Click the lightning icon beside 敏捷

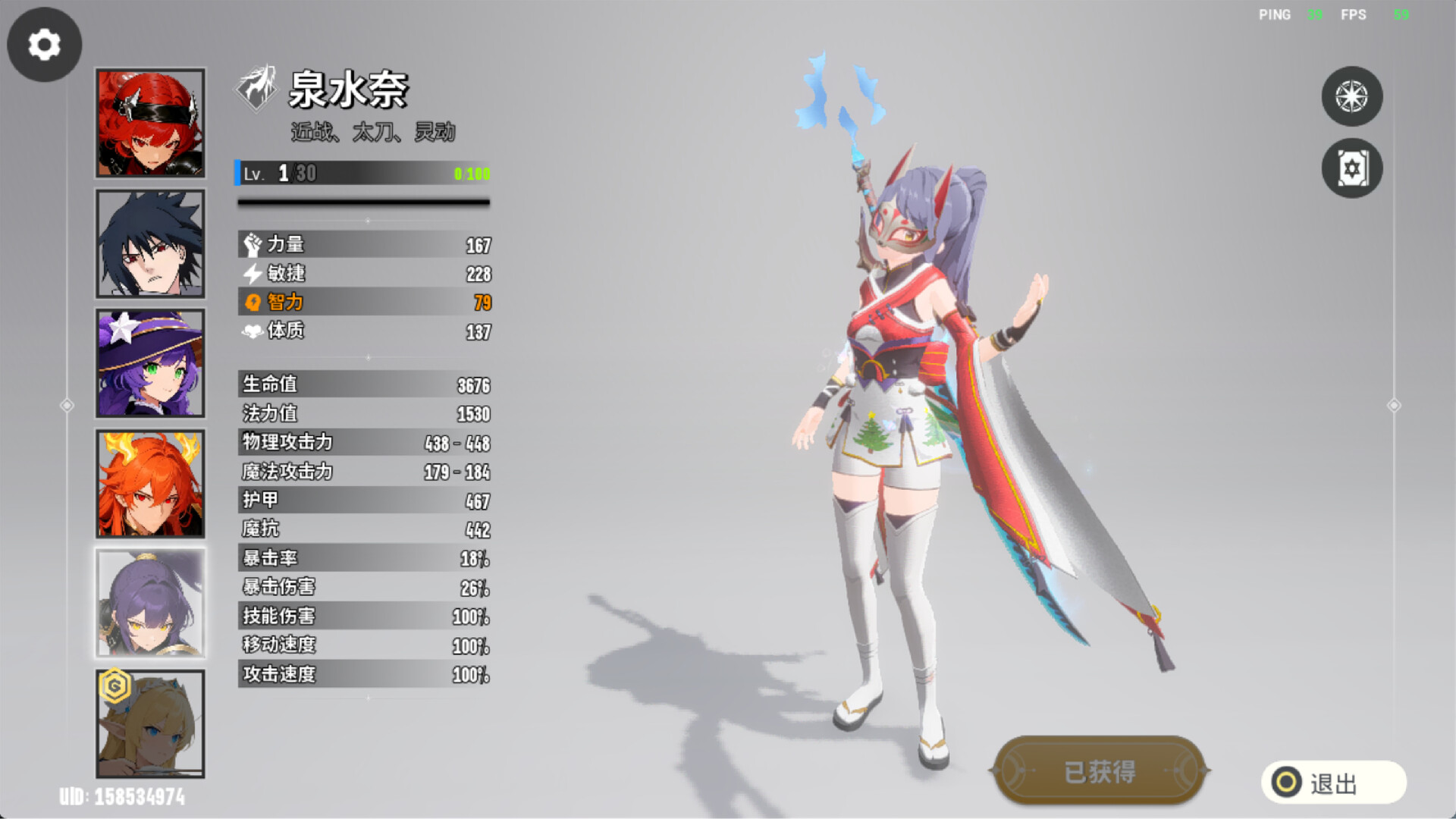point(253,274)
